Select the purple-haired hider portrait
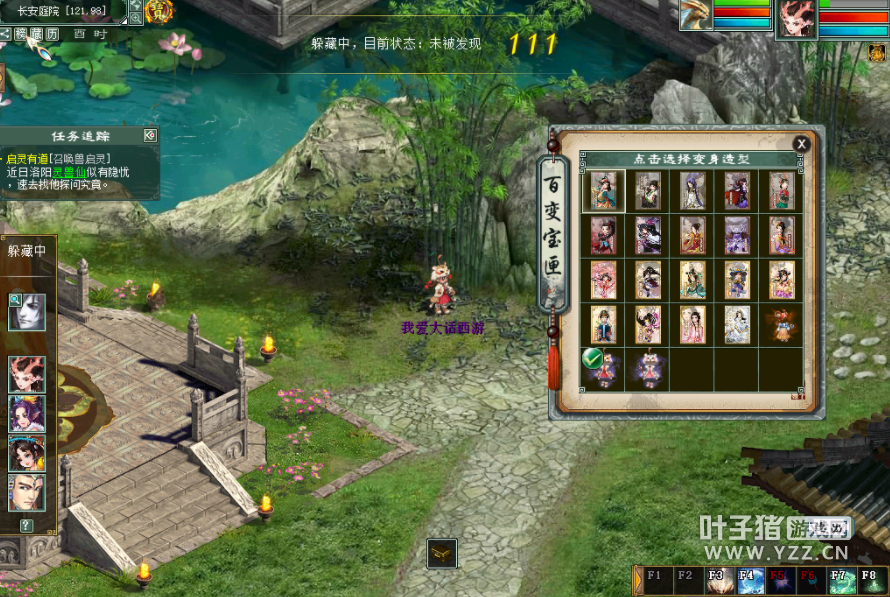Screen dimensions: 890x597 coord(27,414)
